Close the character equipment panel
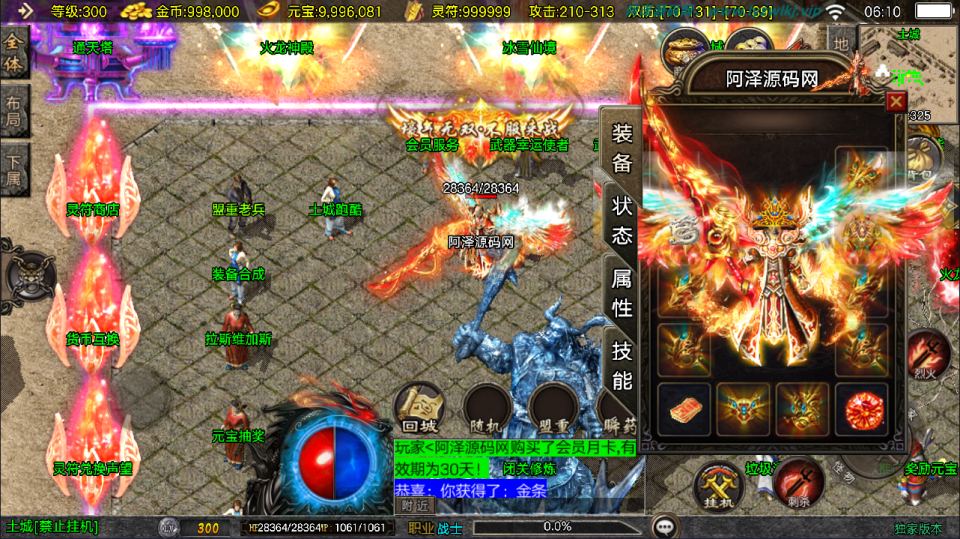Image resolution: width=960 pixels, height=539 pixels. [x=896, y=101]
